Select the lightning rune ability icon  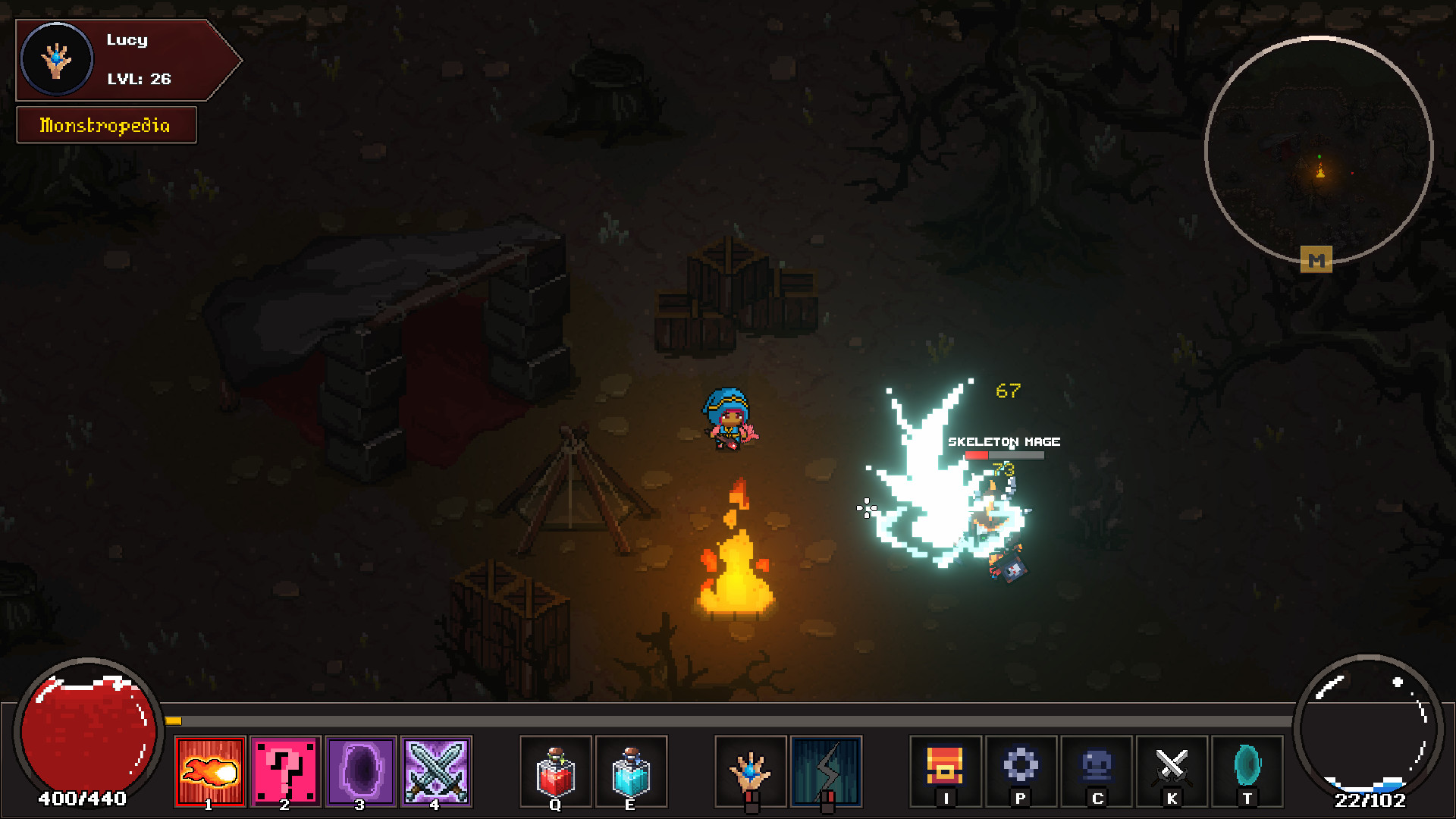click(826, 768)
